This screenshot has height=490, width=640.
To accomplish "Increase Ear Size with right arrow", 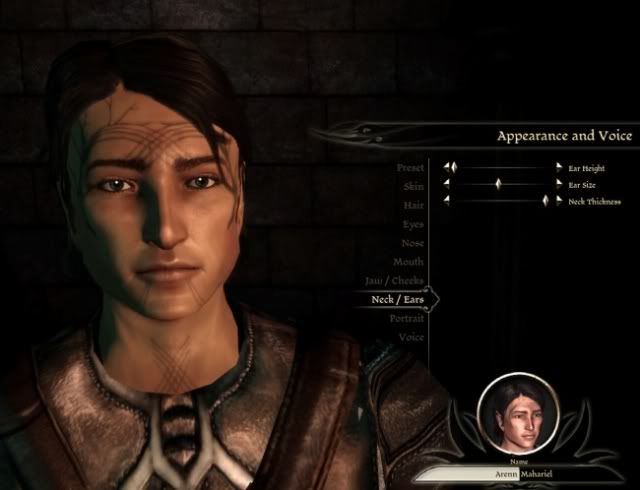I will tap(559, 185).
